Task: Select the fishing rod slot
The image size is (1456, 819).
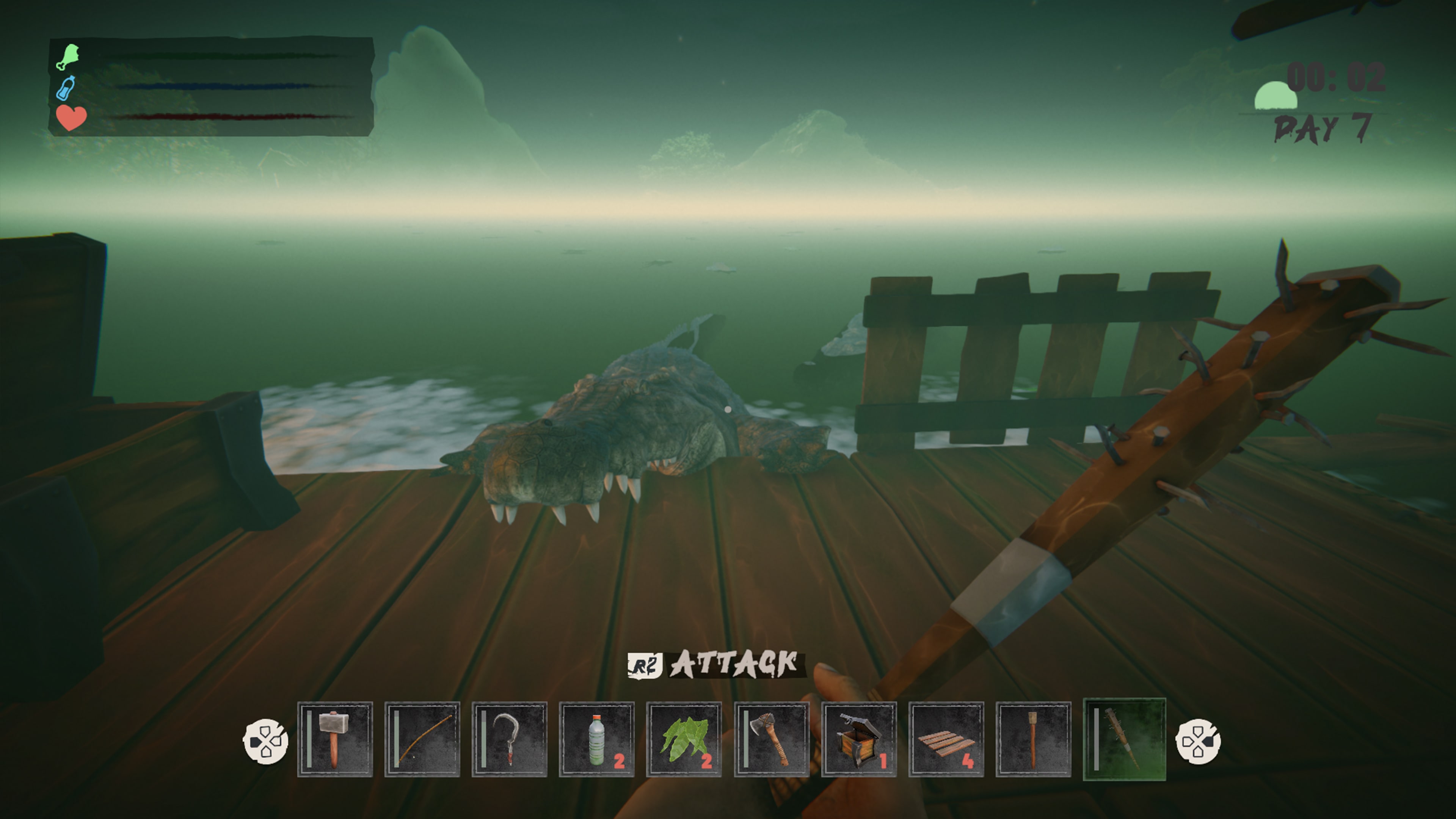Action: (x=424, y=741)
